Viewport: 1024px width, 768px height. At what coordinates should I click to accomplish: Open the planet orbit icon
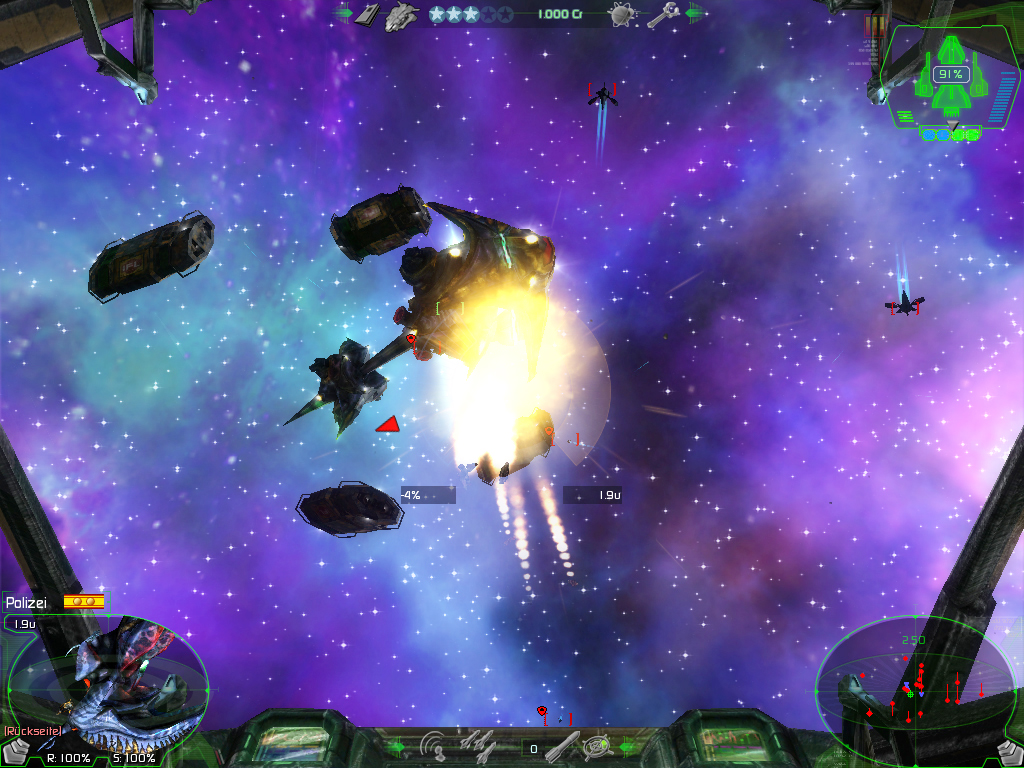[621, 15]
